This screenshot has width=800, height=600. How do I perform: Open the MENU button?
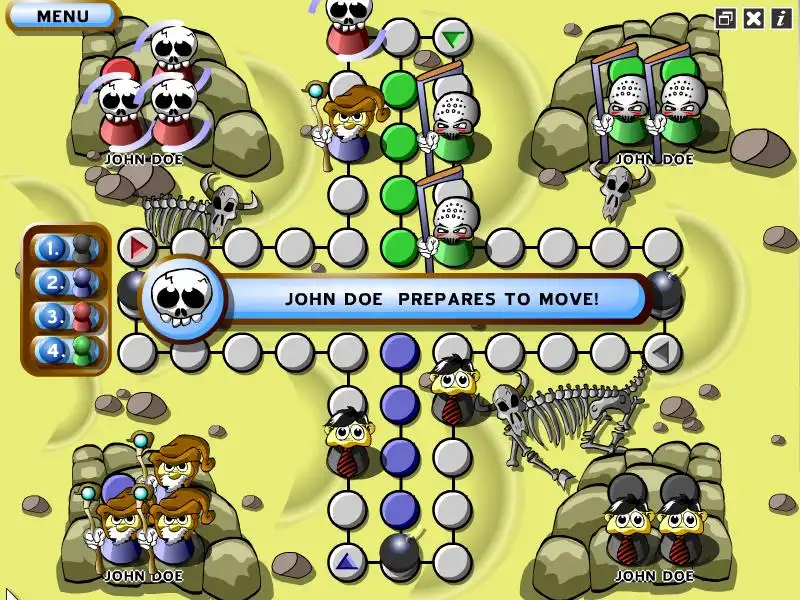(62, 16)
